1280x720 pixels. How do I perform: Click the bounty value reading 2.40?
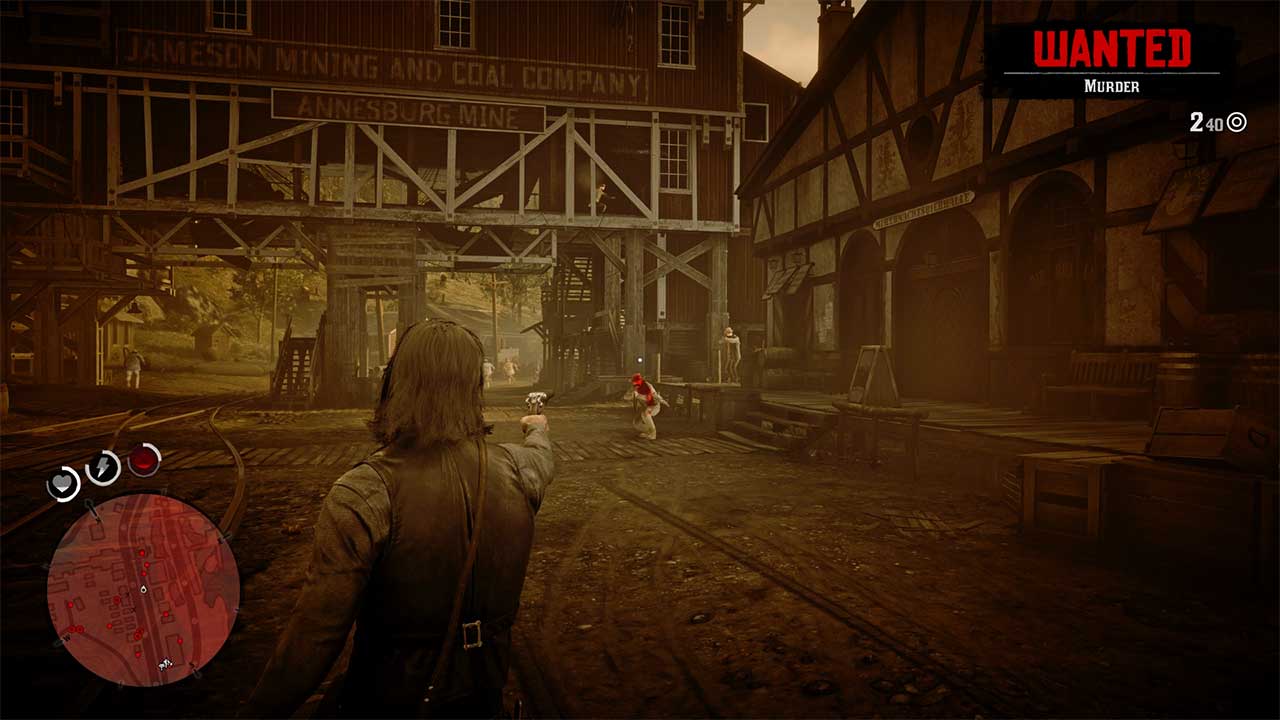pyautogui.click(x=1206, y=122)
